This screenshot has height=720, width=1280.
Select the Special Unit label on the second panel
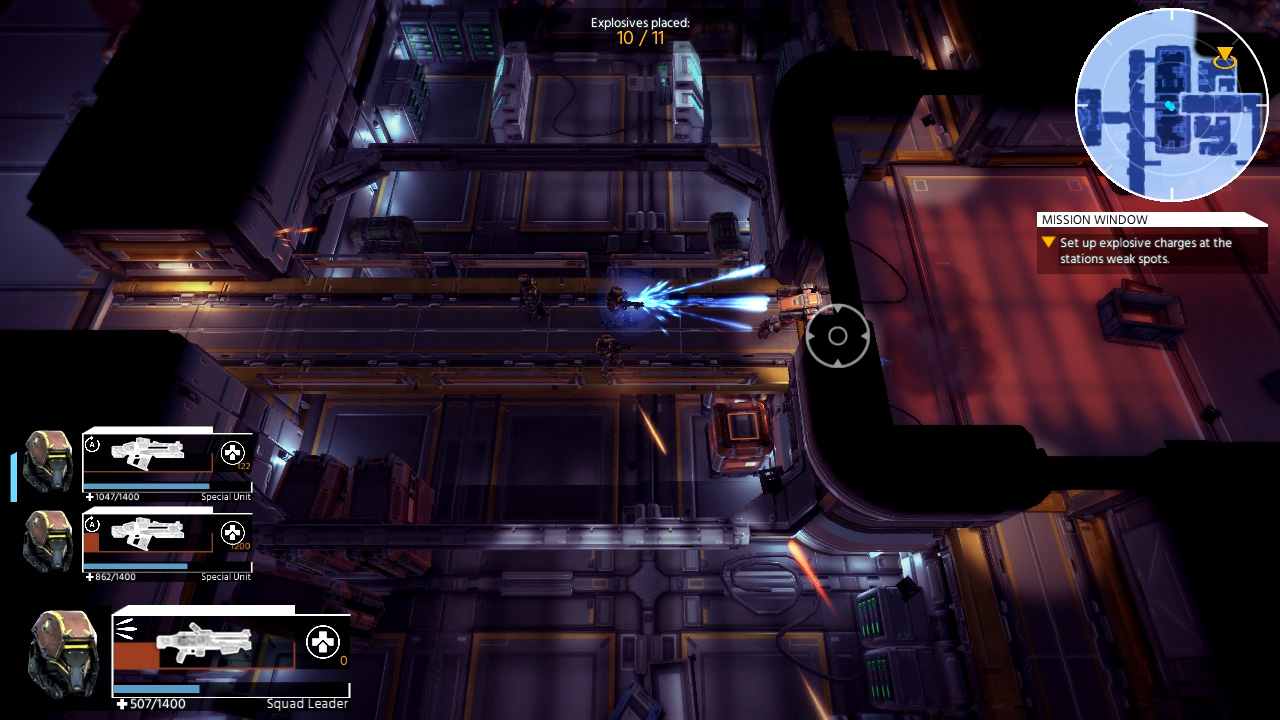tap(225, 577)
